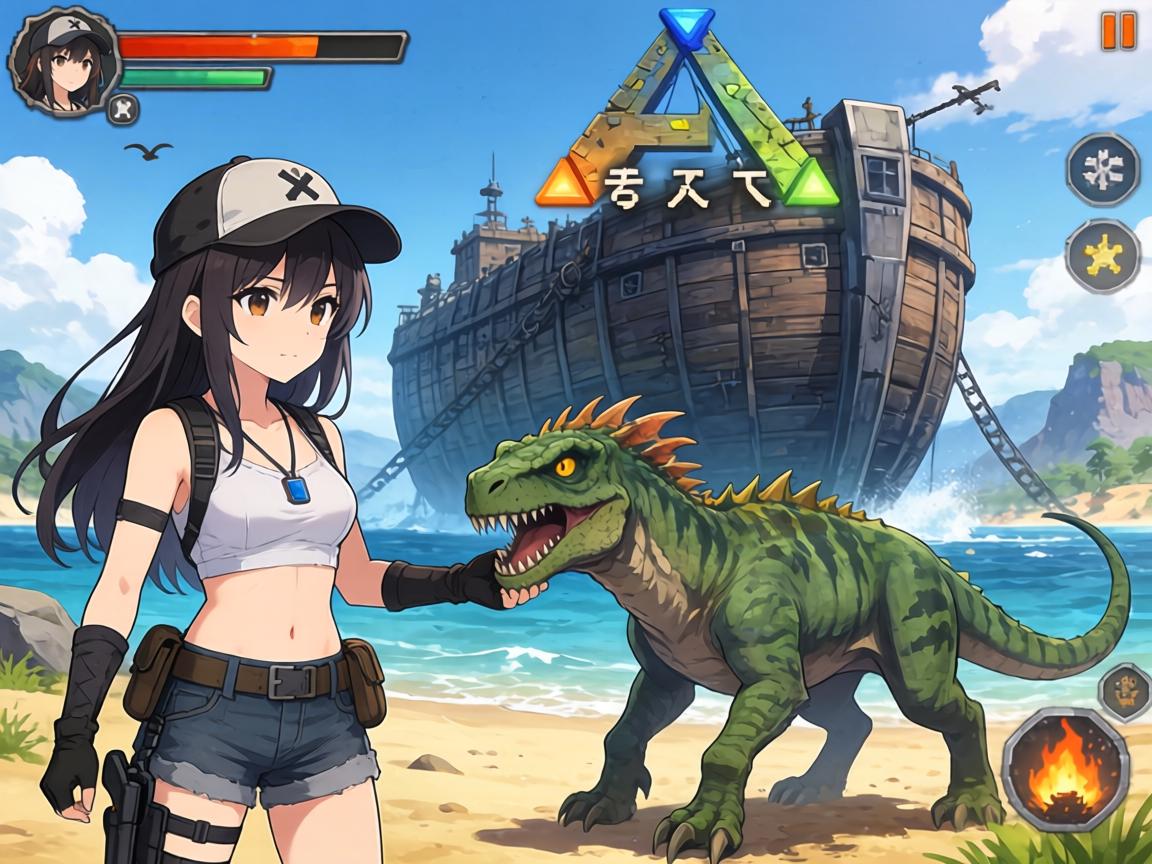Screen dimensions: 1152x864
Task: Activate the yellow star round icon
Action: (x=1102, y=255)
